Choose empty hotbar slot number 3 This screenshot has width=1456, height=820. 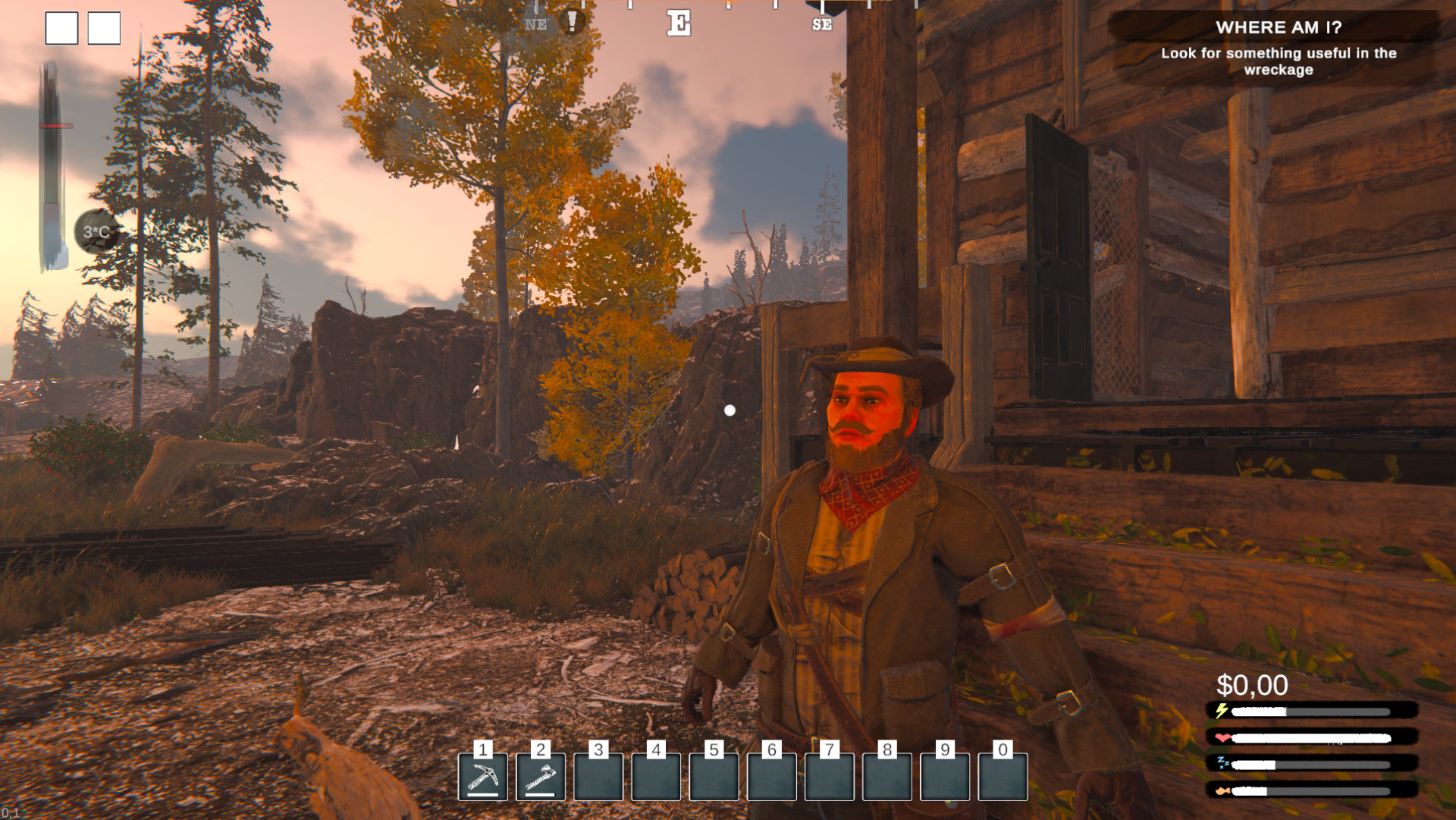(598, 776)
